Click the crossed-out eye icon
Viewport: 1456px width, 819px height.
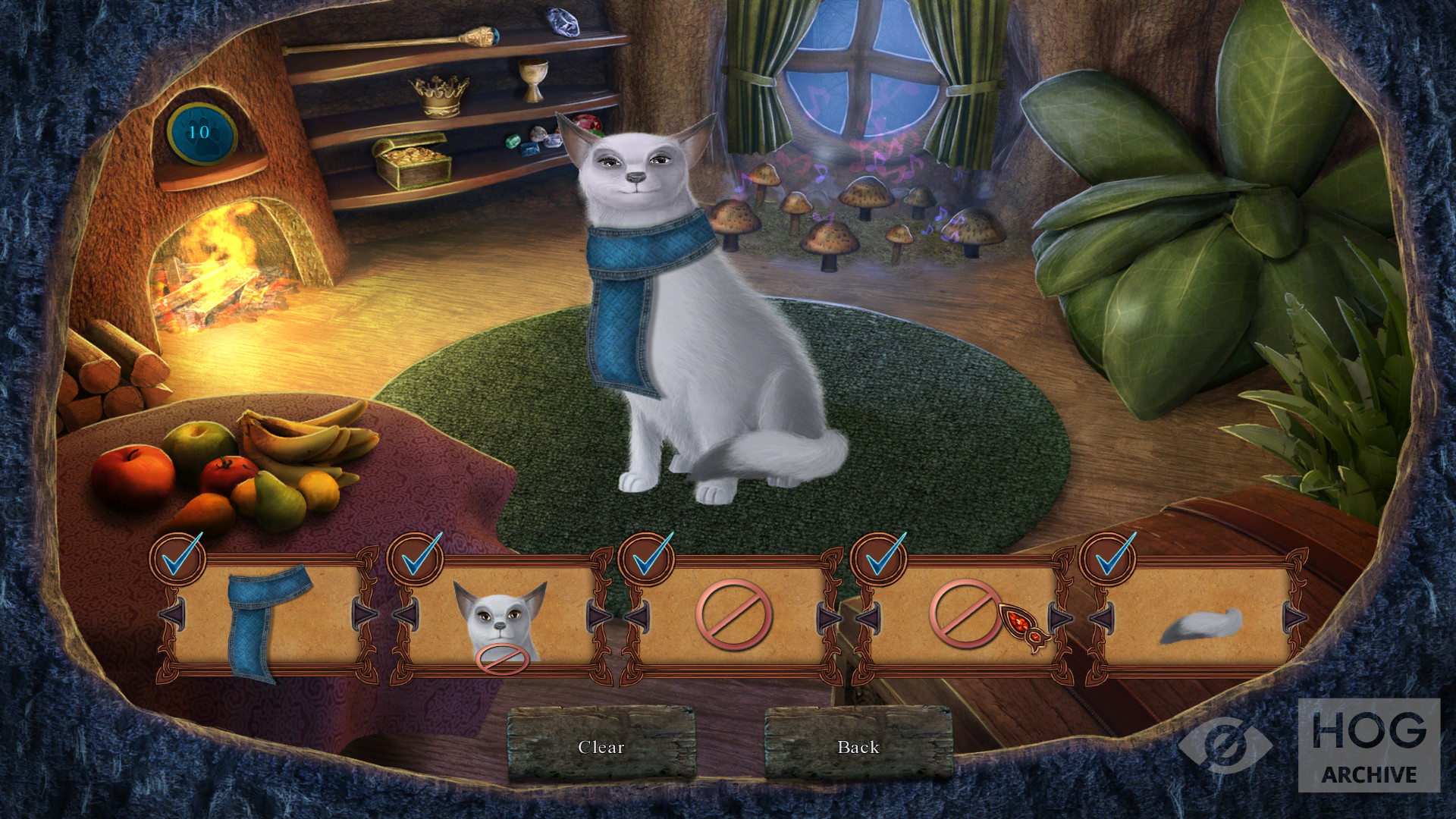(1224, 745)
